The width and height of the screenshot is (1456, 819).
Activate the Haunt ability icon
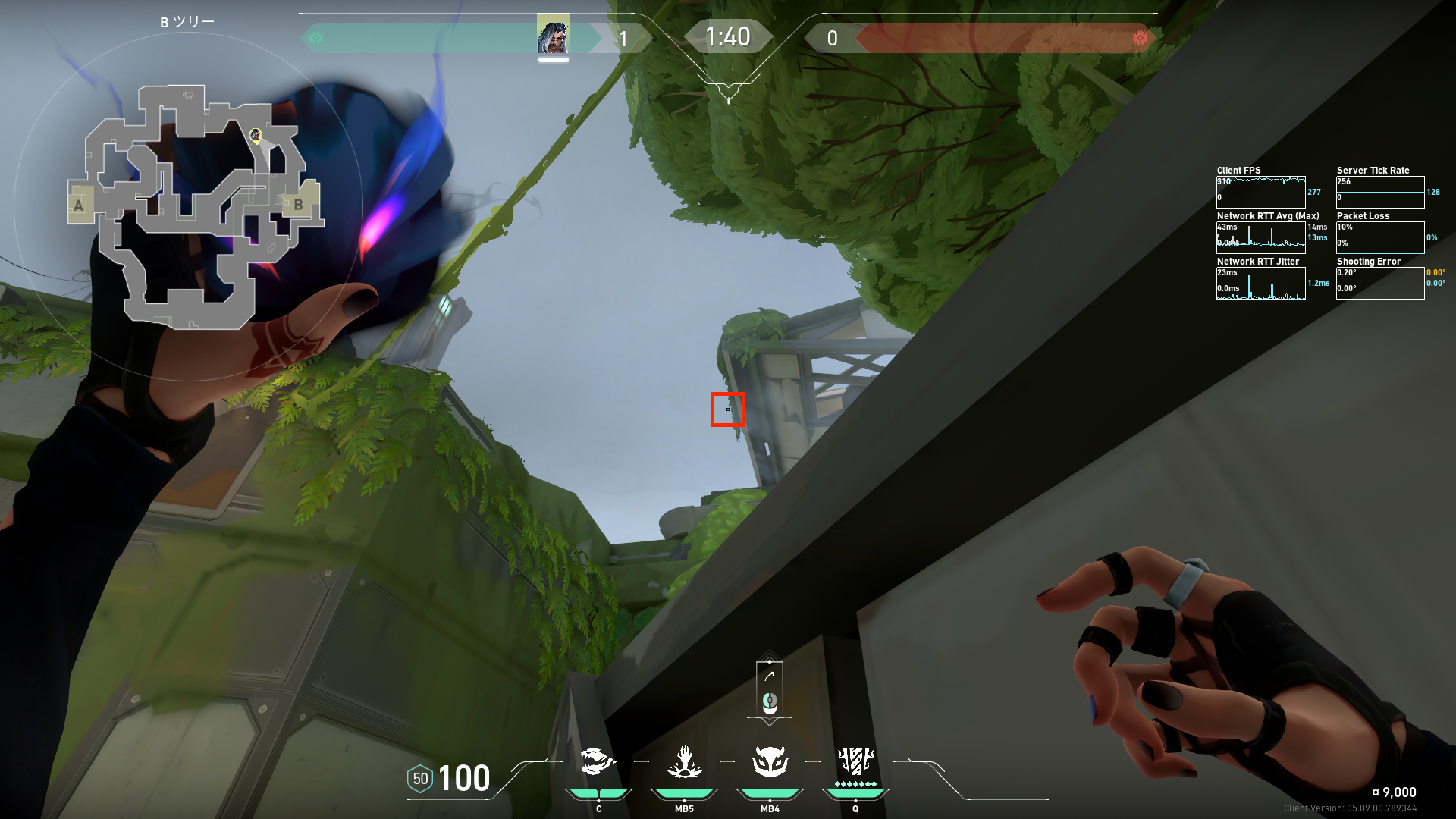pos(770,761)
